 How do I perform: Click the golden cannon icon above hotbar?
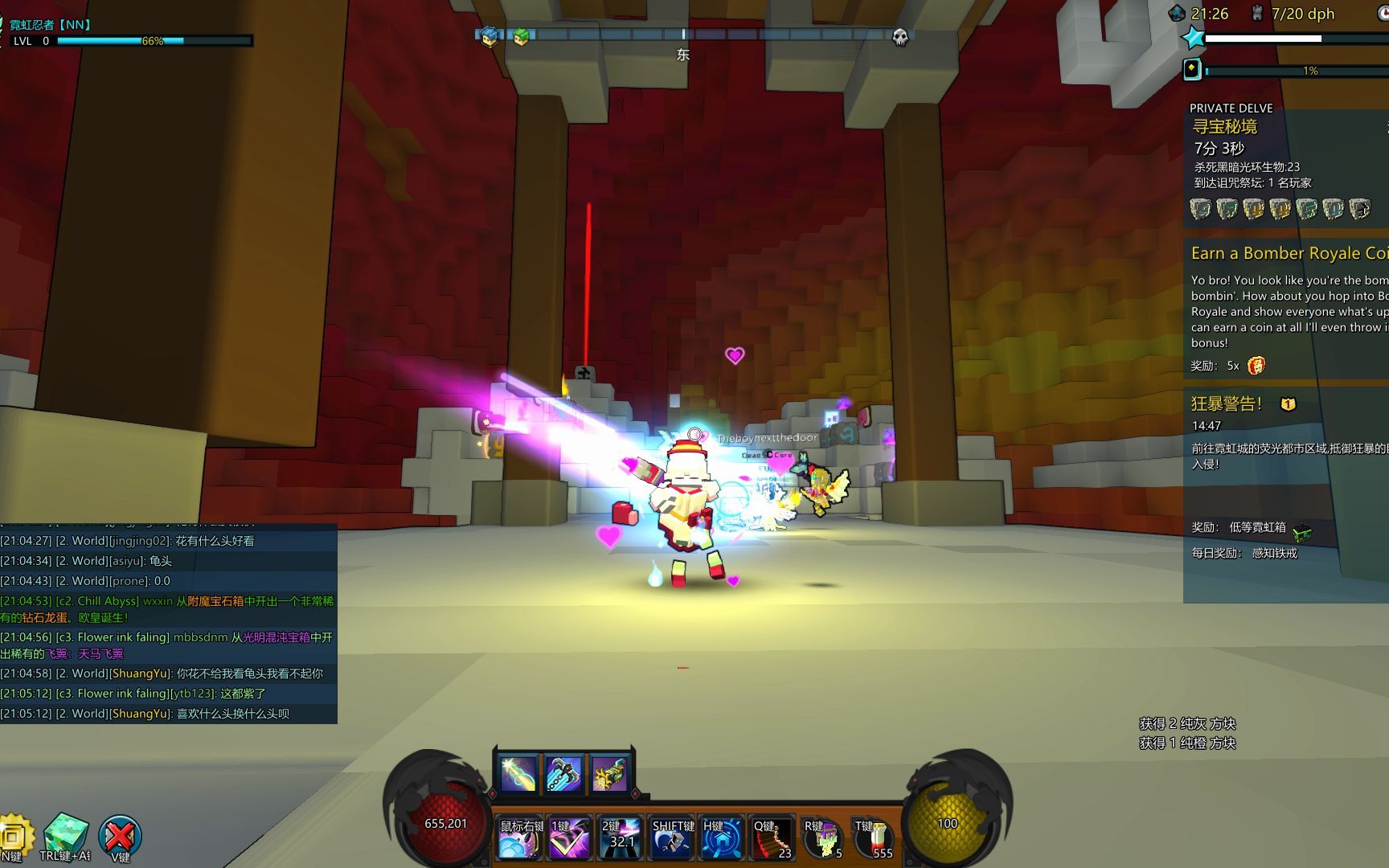(x=609, y=772)
